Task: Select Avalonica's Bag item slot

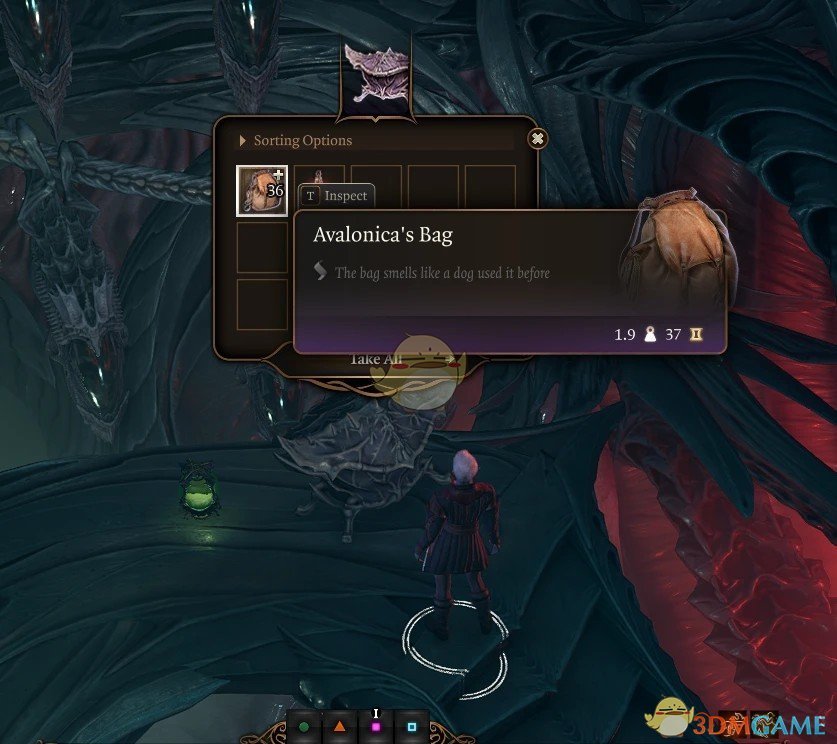Action: coord(262,190)
